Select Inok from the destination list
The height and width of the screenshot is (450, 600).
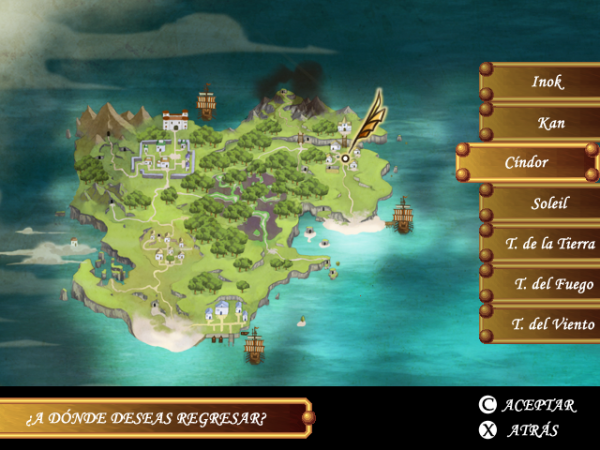coord(545,82)
